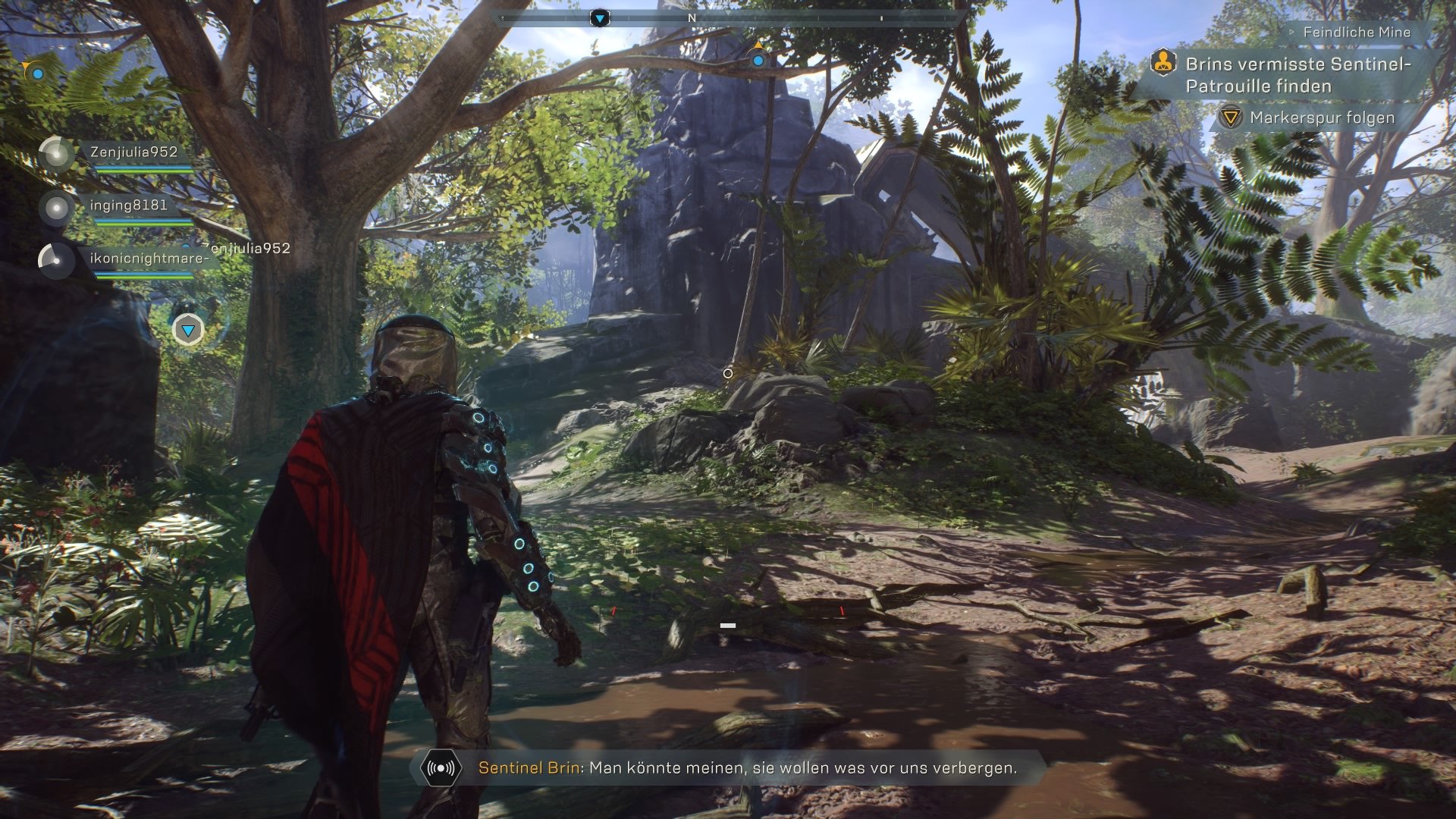
Task: Click the Feindliche Mine location label
Action: [1357, 33]
